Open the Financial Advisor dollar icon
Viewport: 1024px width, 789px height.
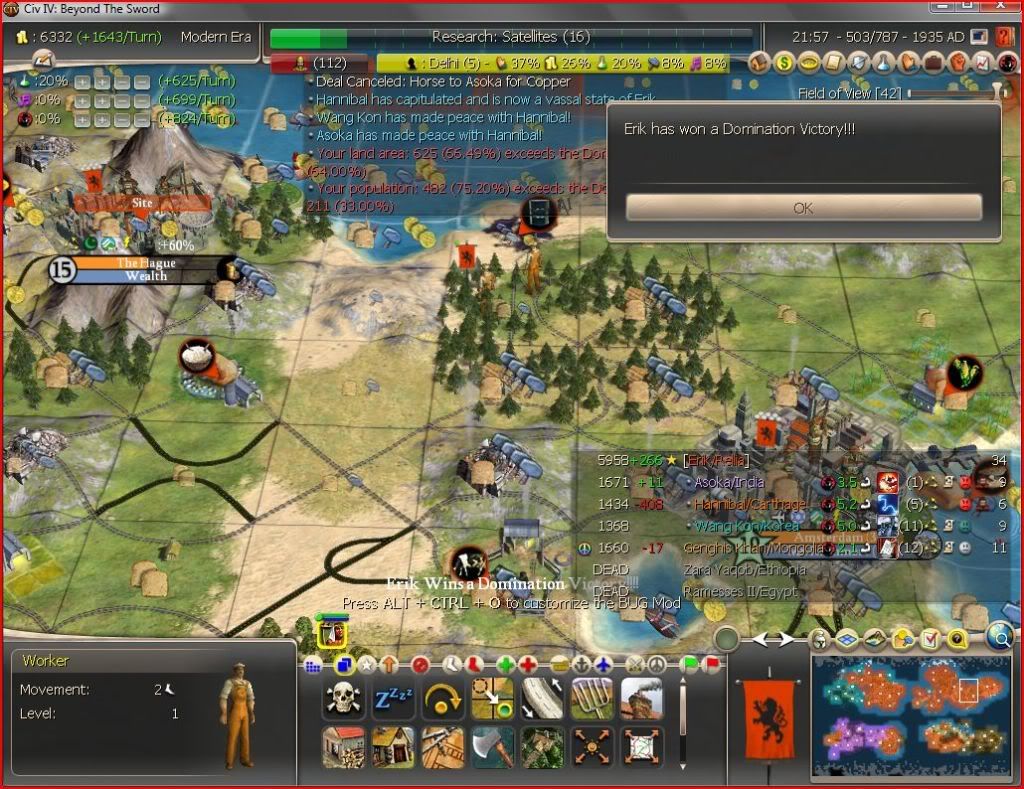tap(785, 64)
